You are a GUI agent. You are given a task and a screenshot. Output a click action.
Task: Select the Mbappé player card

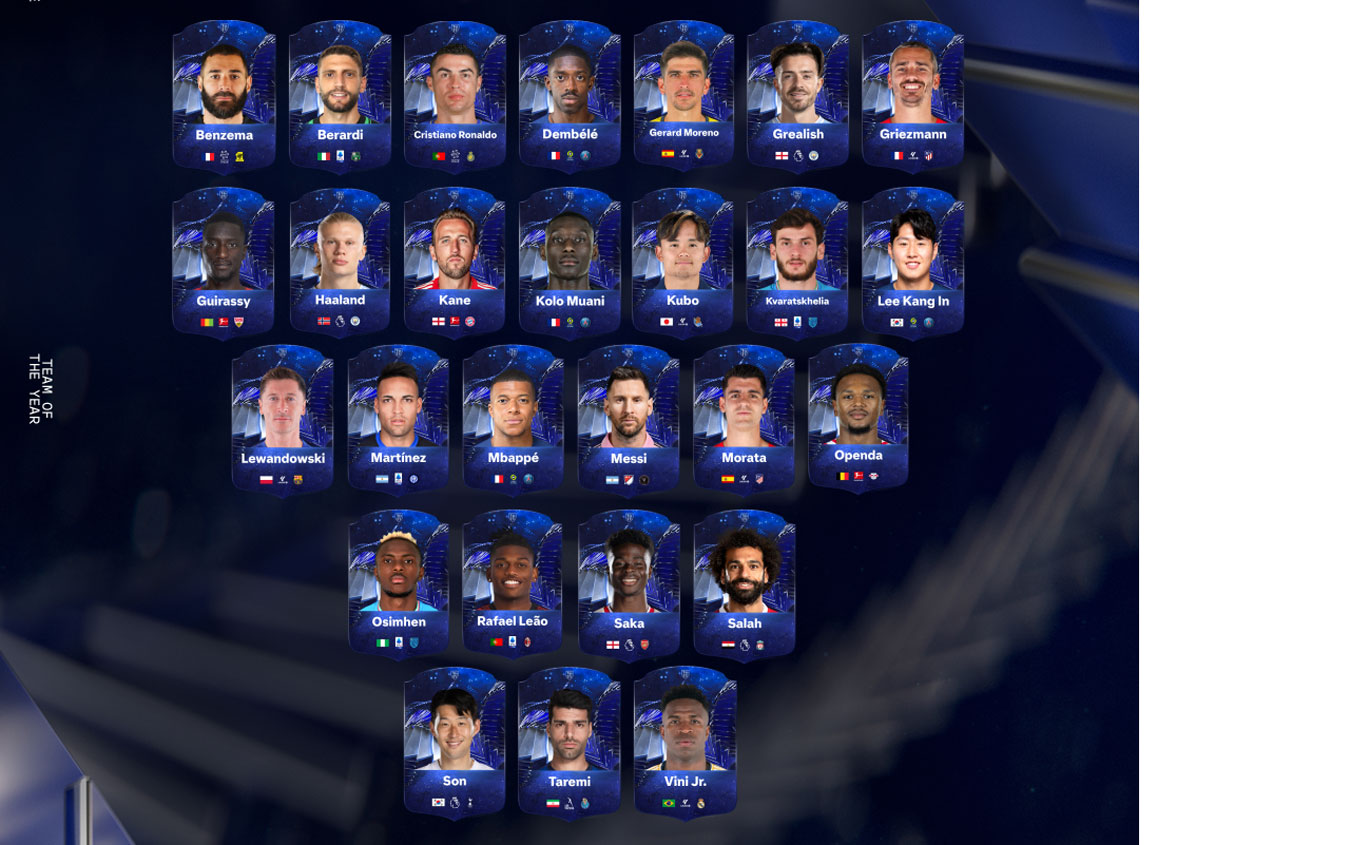(514, 415)
